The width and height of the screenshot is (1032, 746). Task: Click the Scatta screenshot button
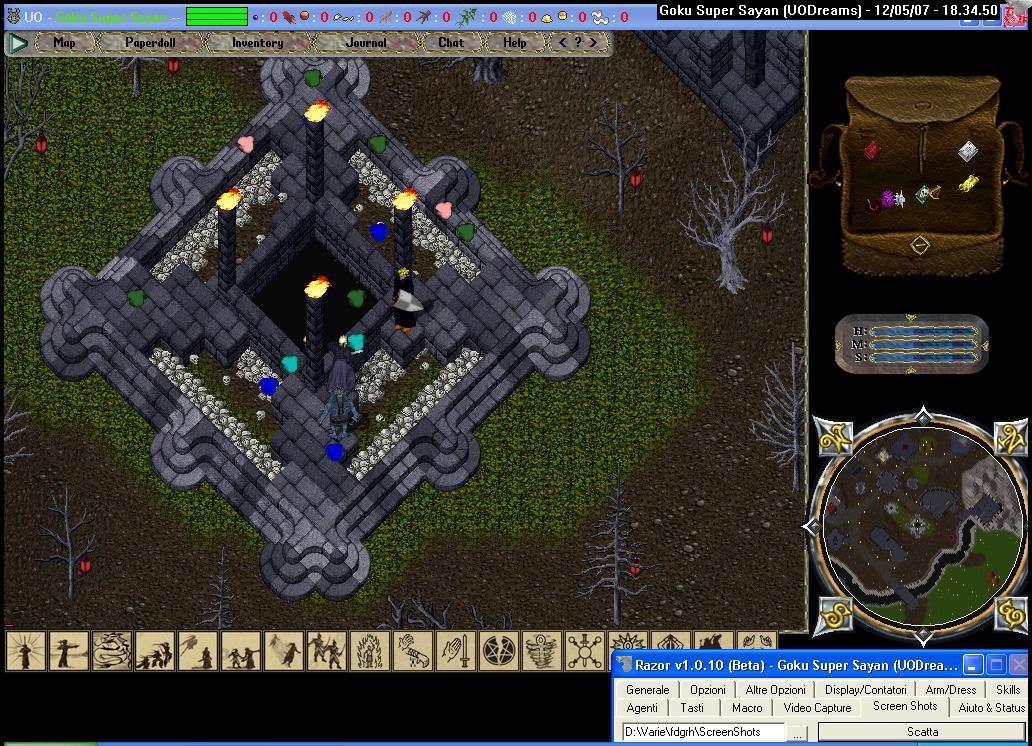pos(922,732)
